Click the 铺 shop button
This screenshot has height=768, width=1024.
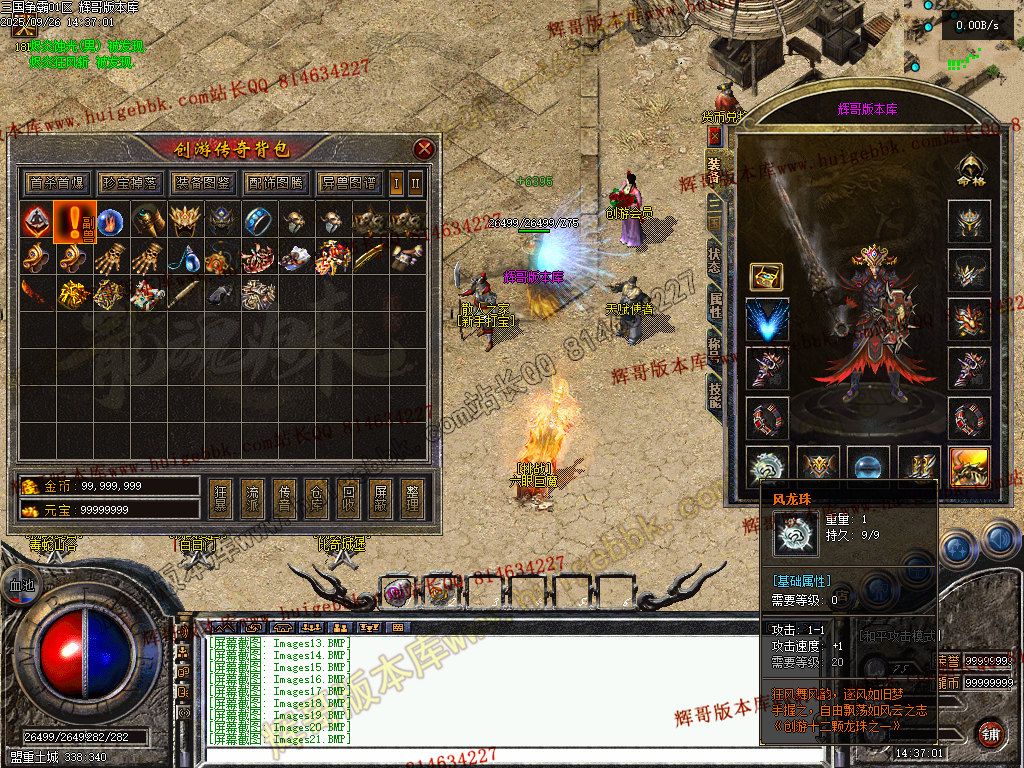990,732
